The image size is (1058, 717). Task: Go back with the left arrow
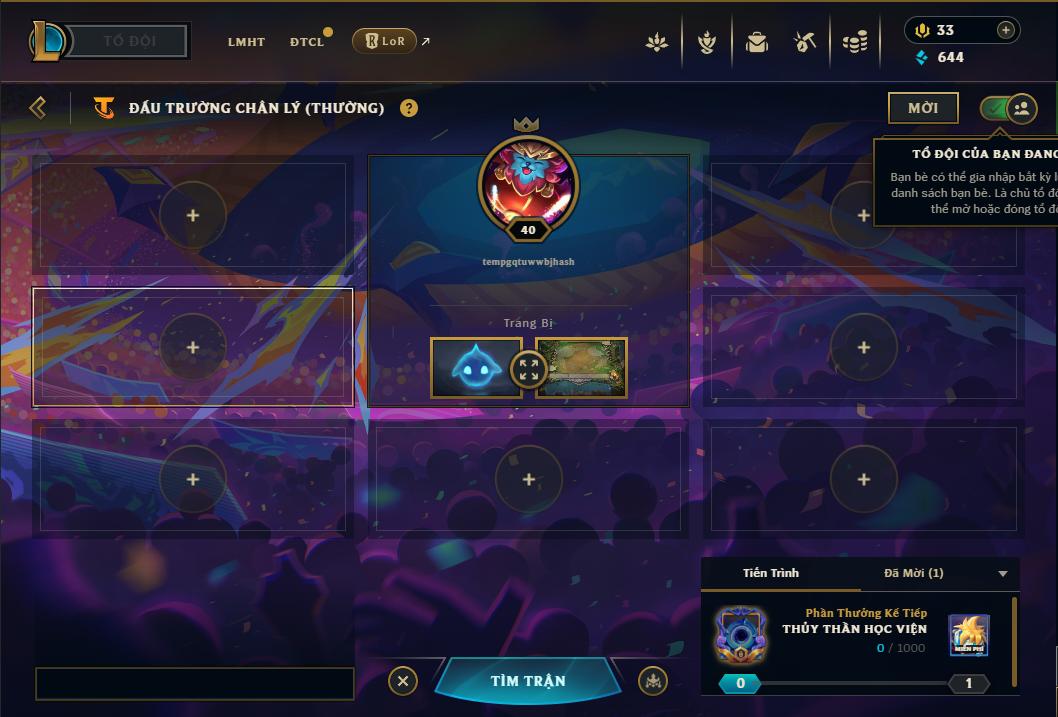click(38, 107)
